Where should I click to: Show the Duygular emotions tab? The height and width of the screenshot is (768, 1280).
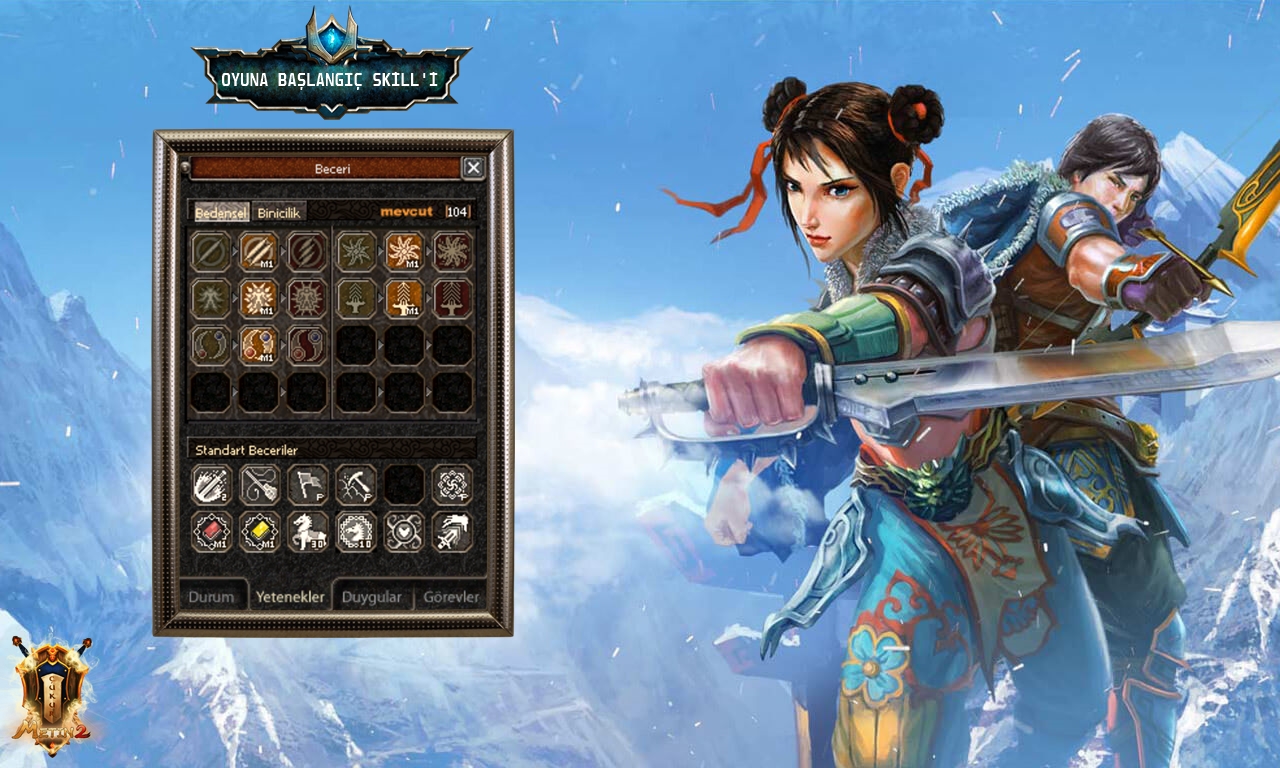(x=371, y=597)
